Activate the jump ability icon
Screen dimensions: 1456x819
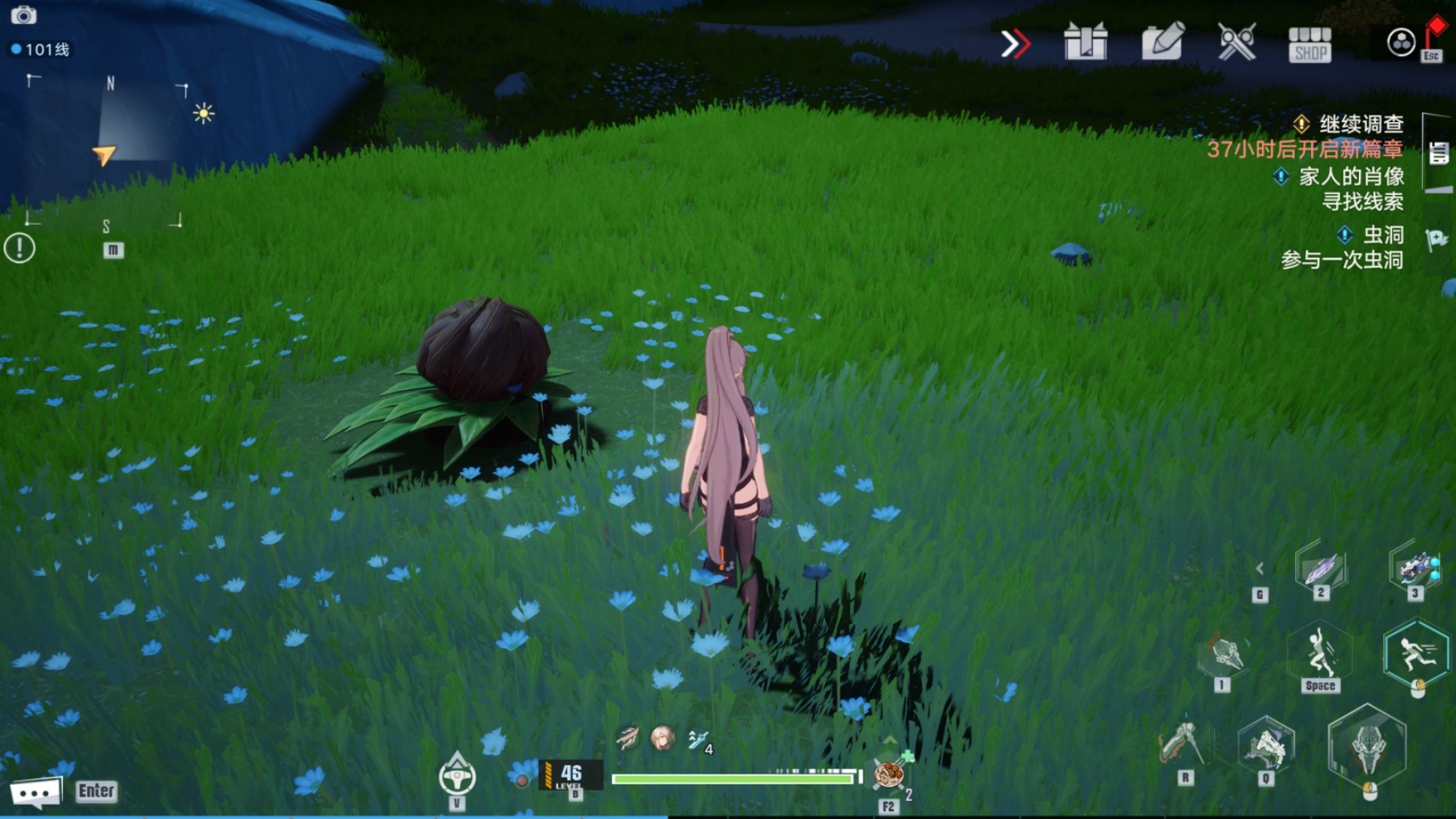[1320, 654]
